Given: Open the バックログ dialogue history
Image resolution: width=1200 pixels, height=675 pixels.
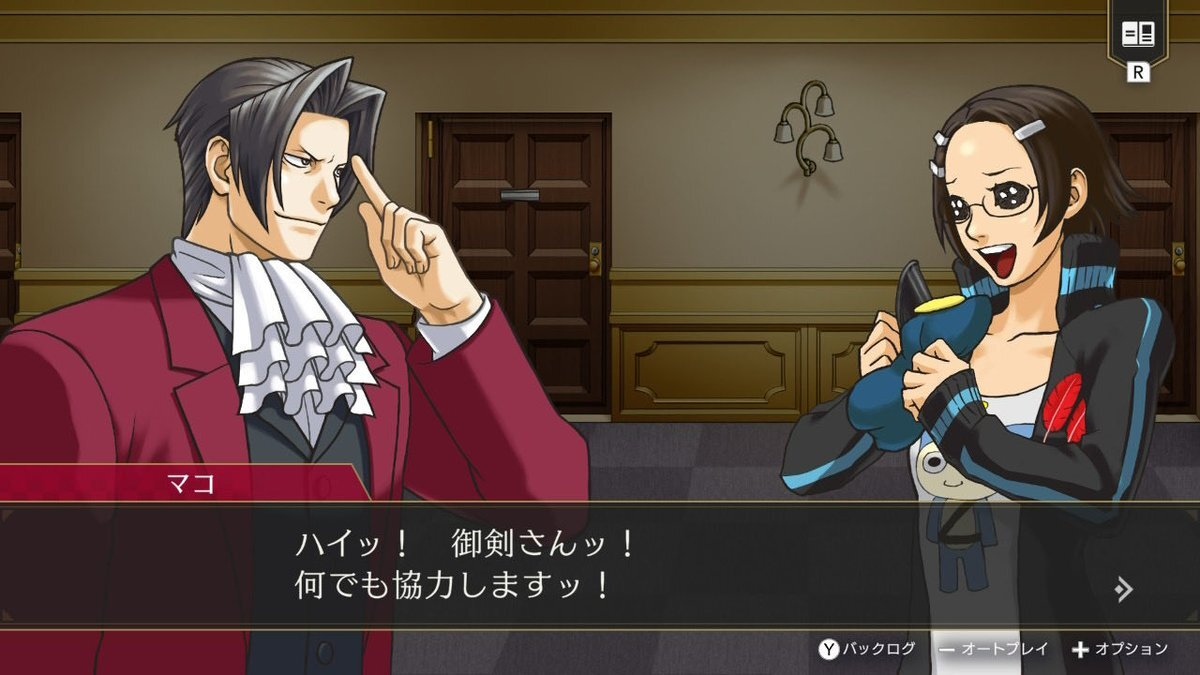Looking at the screenshot, I should (867, 649).
